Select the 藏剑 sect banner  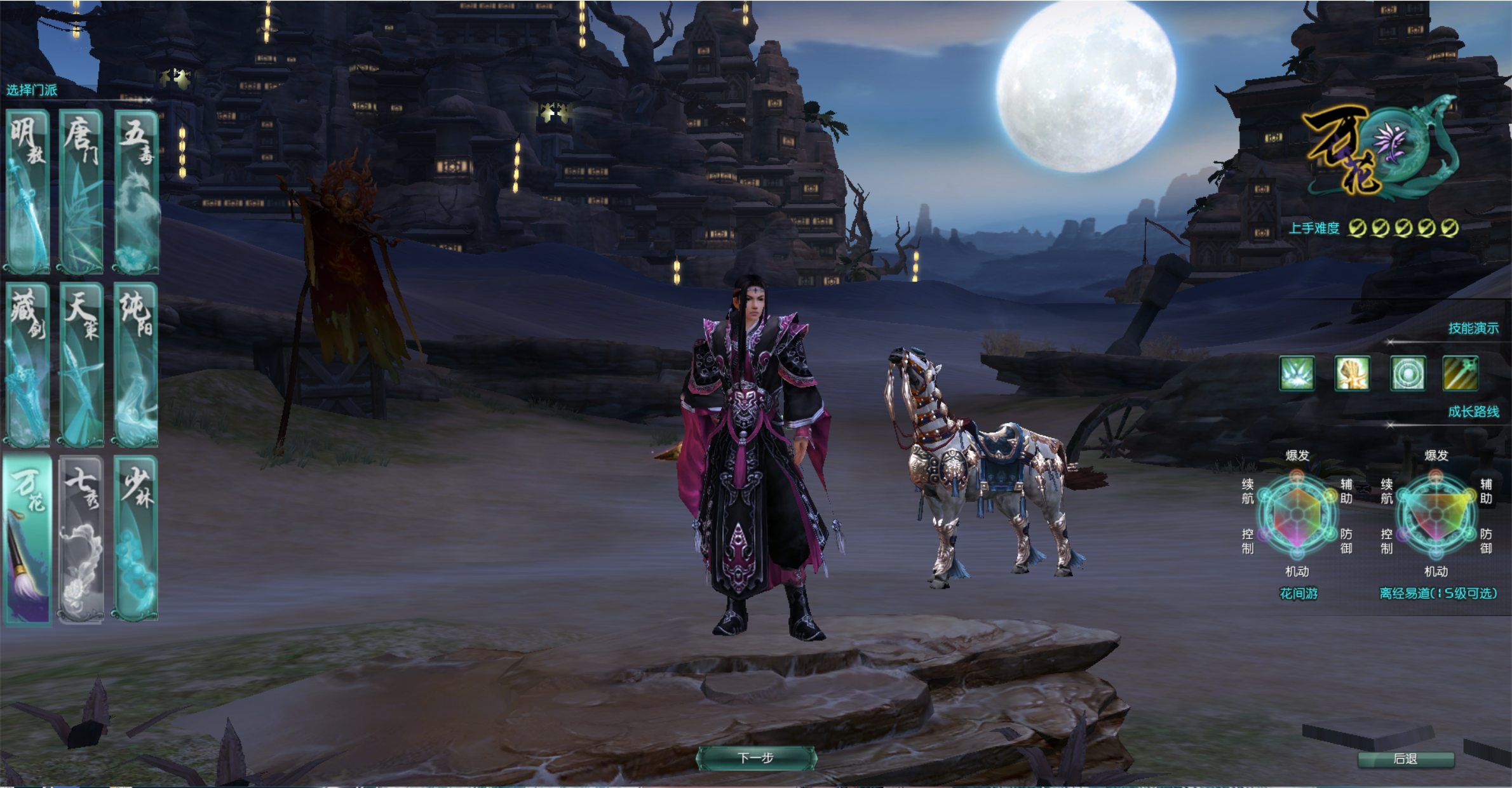[x=28, y=364]
